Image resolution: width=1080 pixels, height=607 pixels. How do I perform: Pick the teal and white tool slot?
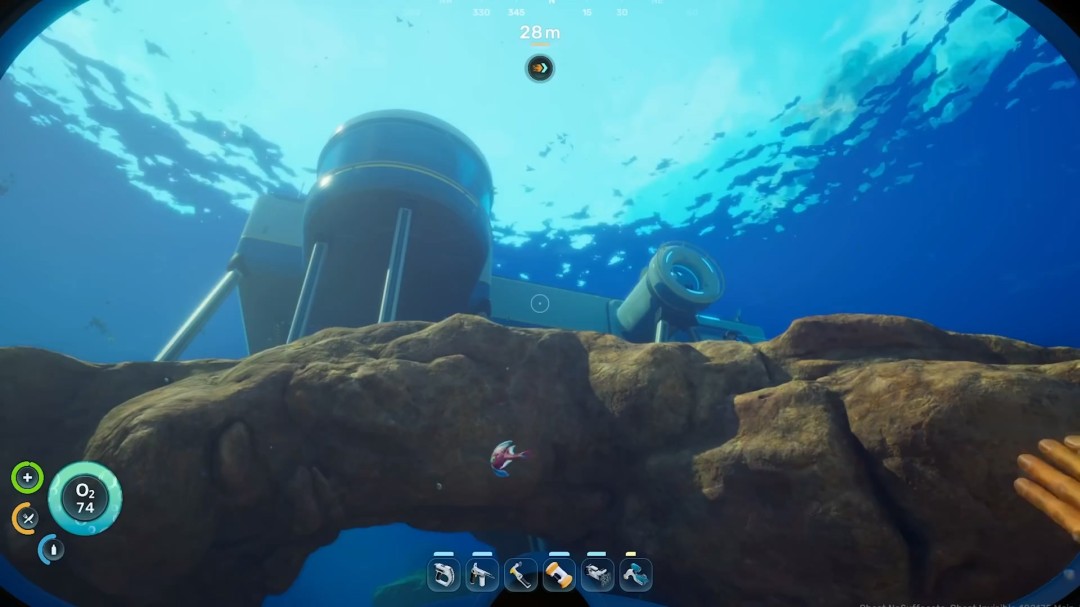(x=635, y=574)
